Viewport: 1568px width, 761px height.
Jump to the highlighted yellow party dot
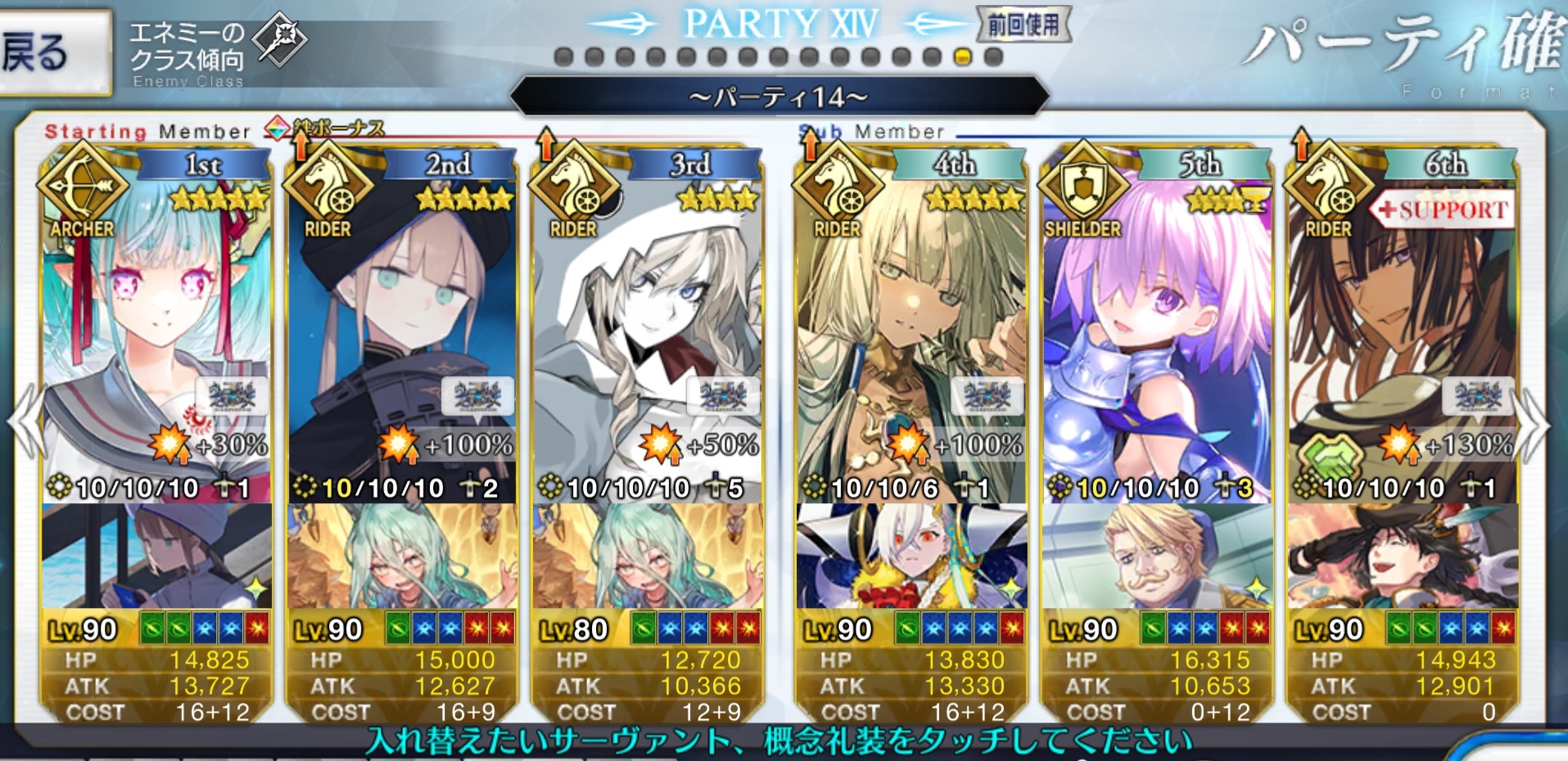point(963,57)
